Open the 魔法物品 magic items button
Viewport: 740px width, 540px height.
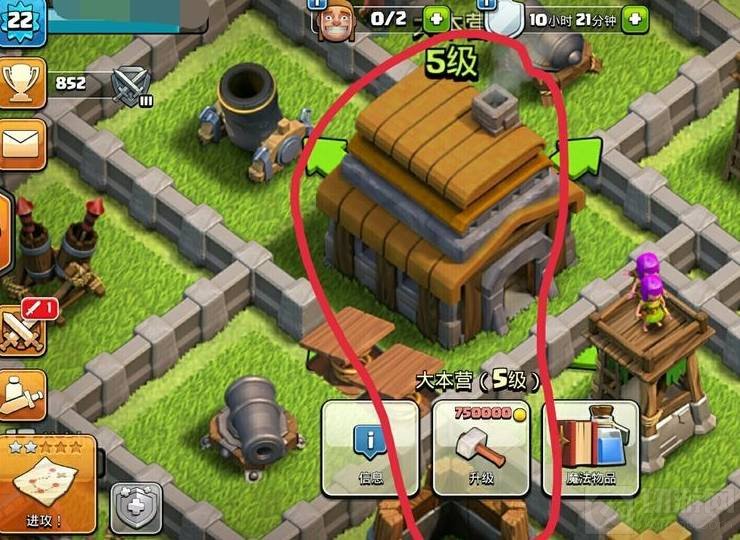589,448
